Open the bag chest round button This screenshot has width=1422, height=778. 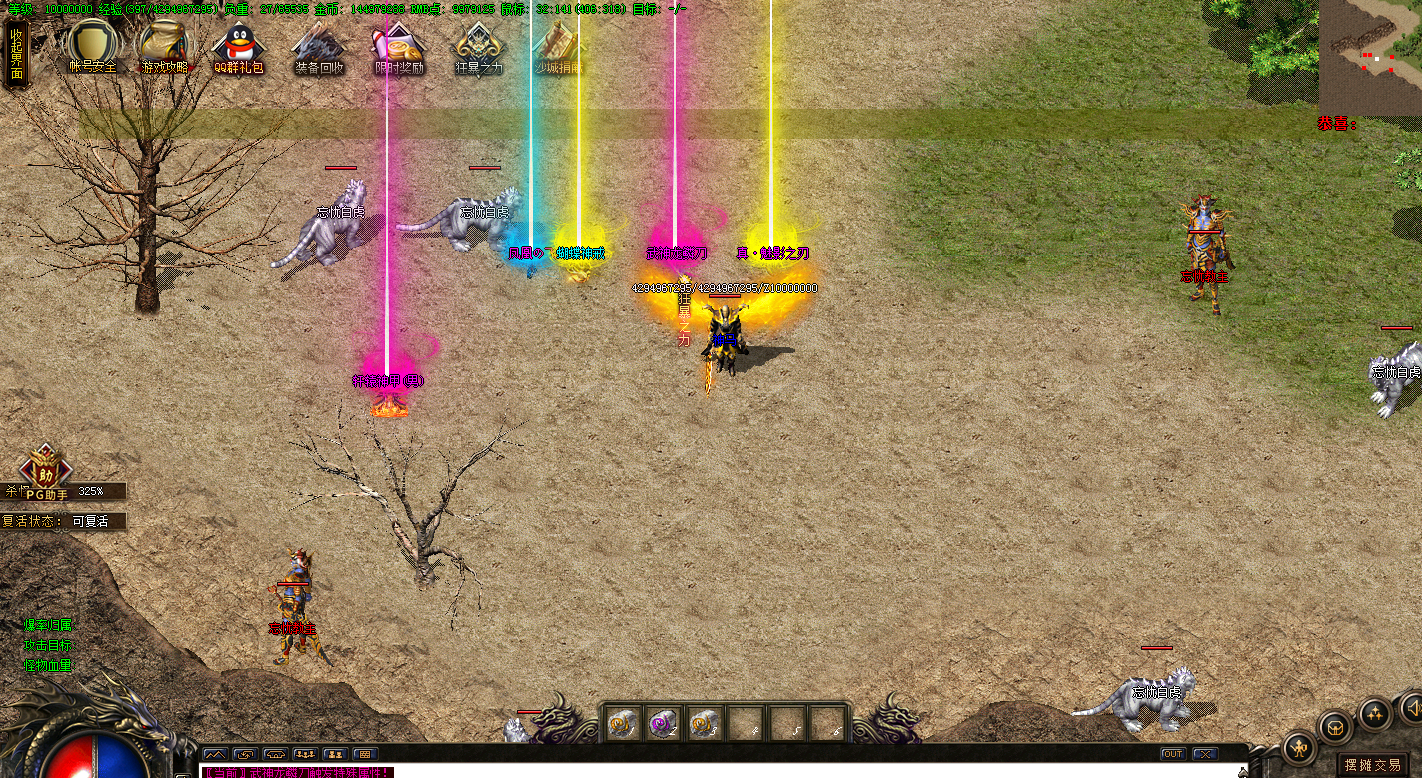[x=1335, y=727]
